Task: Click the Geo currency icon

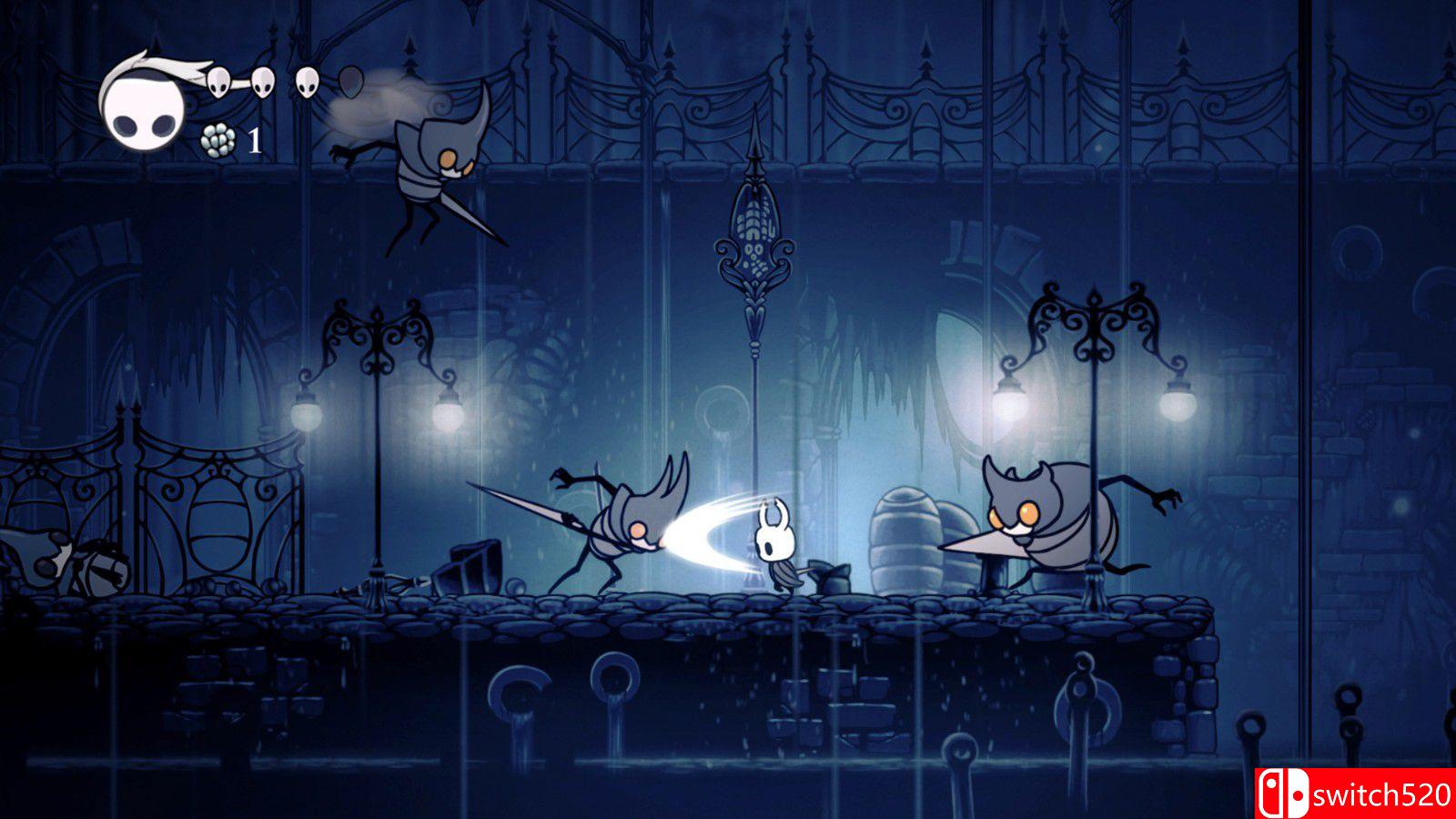Action: 218,141
